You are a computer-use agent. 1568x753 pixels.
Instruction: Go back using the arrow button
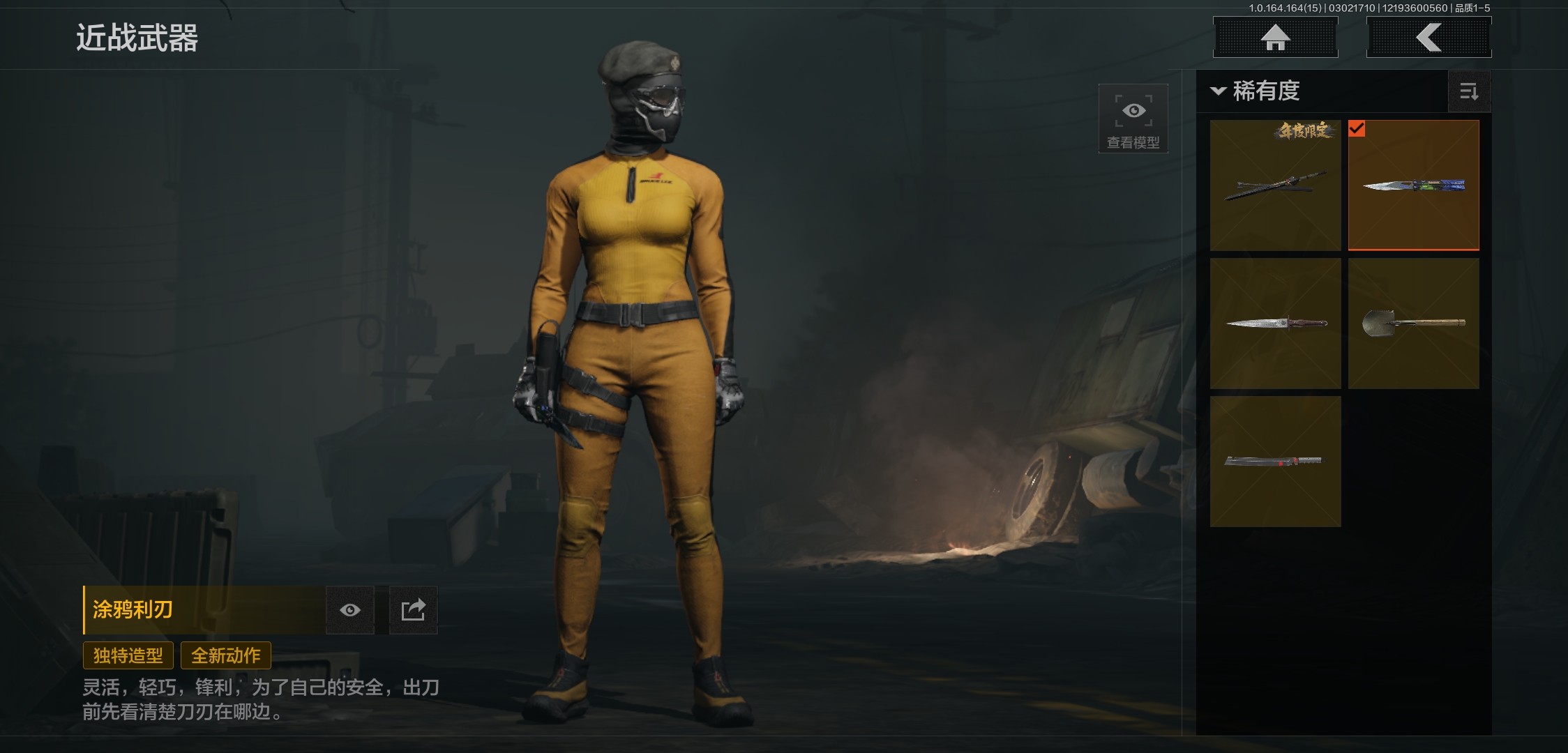click(x=1428, y=38)
